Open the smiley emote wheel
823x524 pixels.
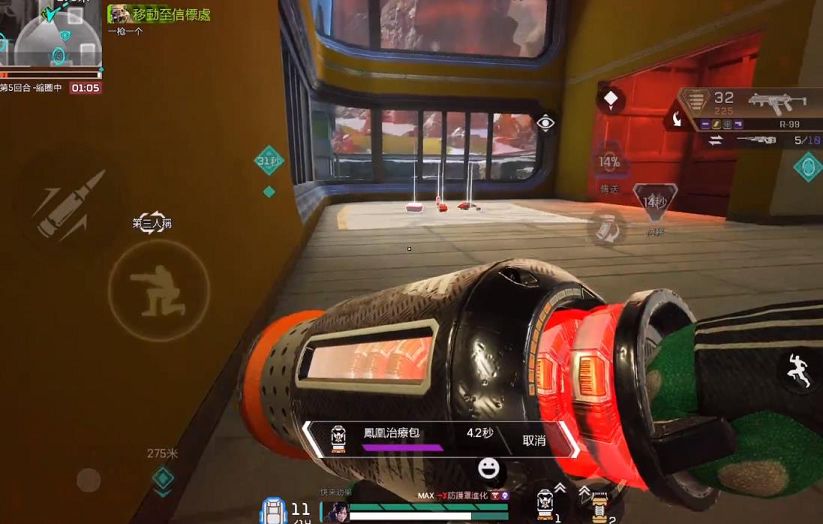tap(489, 468)
